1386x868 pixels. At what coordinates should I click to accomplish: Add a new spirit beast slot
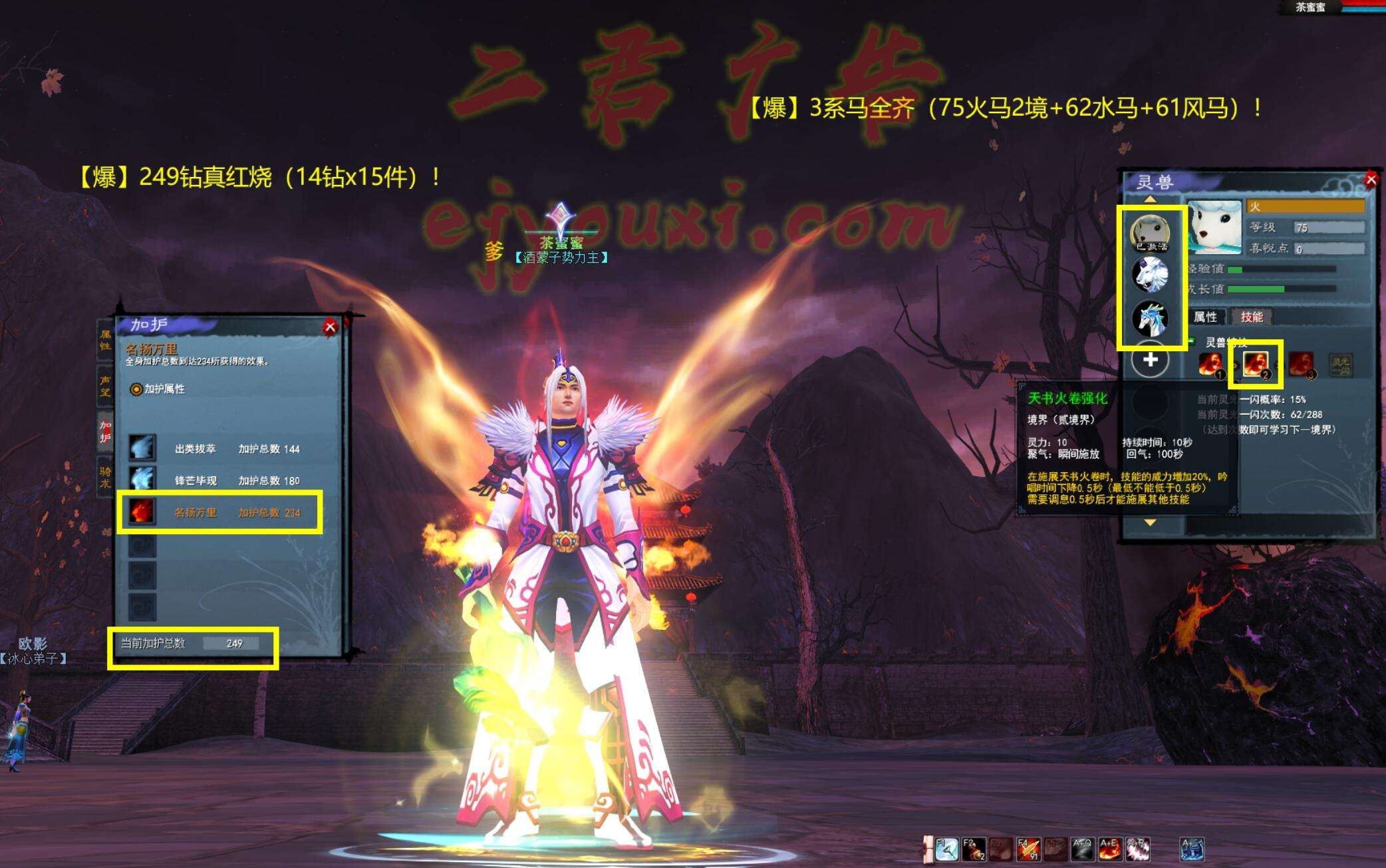[x=1150, y=361]
